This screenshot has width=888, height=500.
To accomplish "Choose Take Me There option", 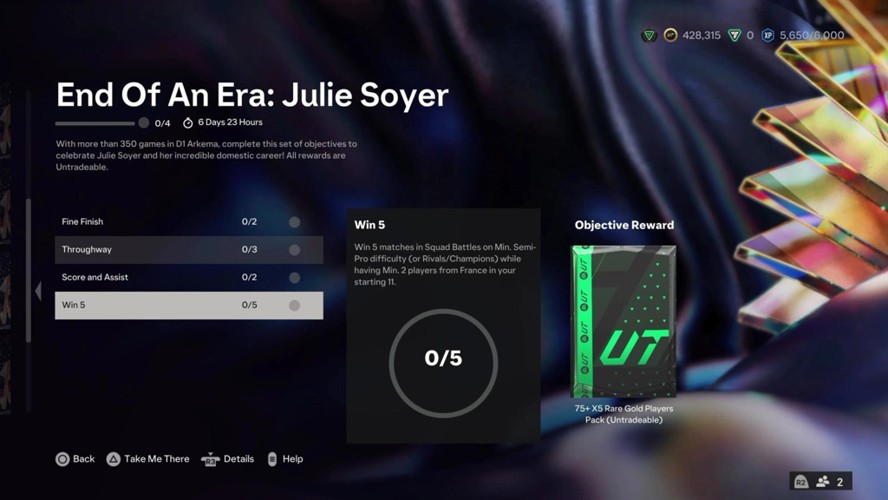I will (148, 459).
